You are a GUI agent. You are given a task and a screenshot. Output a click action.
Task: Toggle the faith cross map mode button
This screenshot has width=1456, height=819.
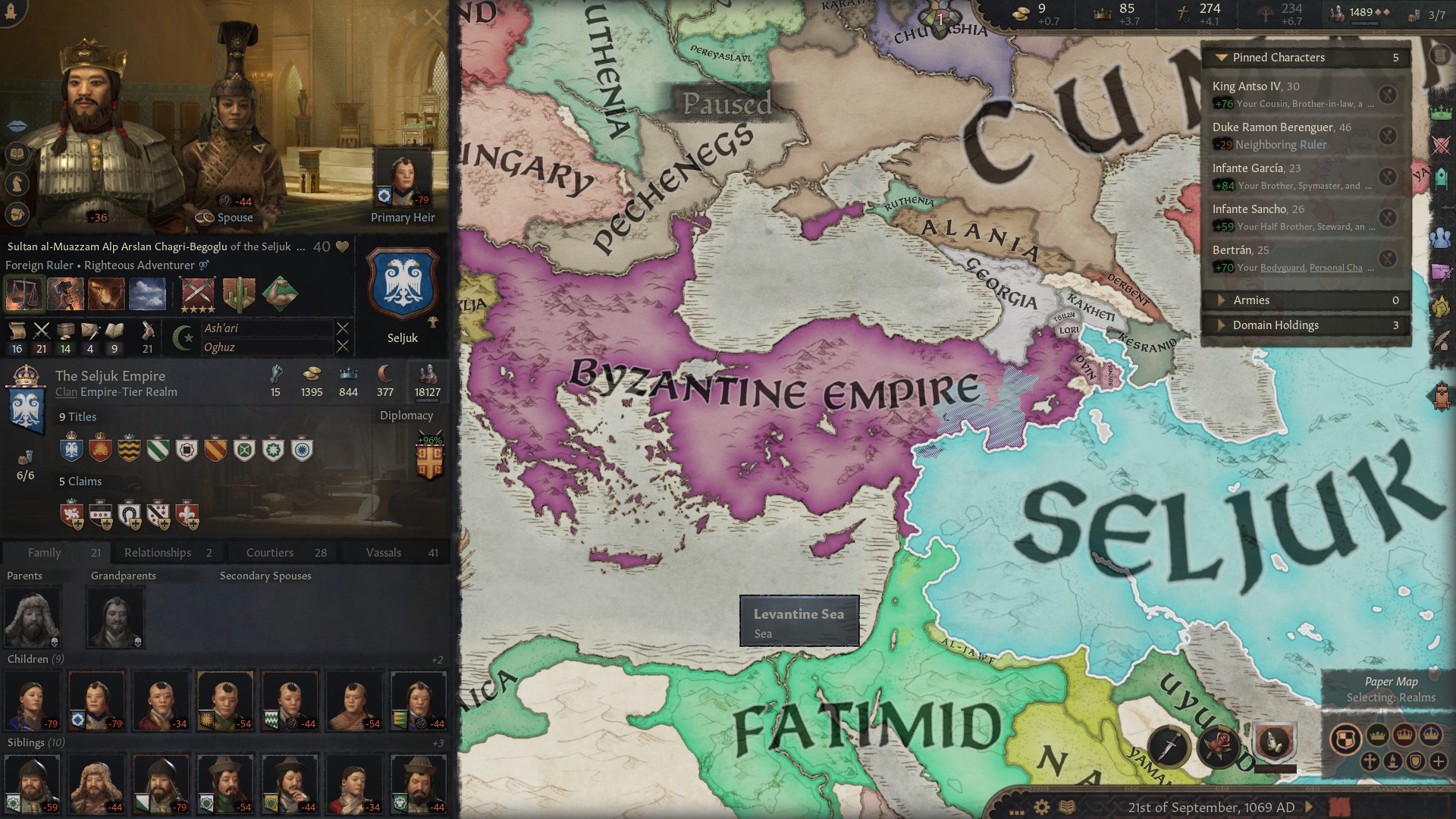click(1370, 762)
